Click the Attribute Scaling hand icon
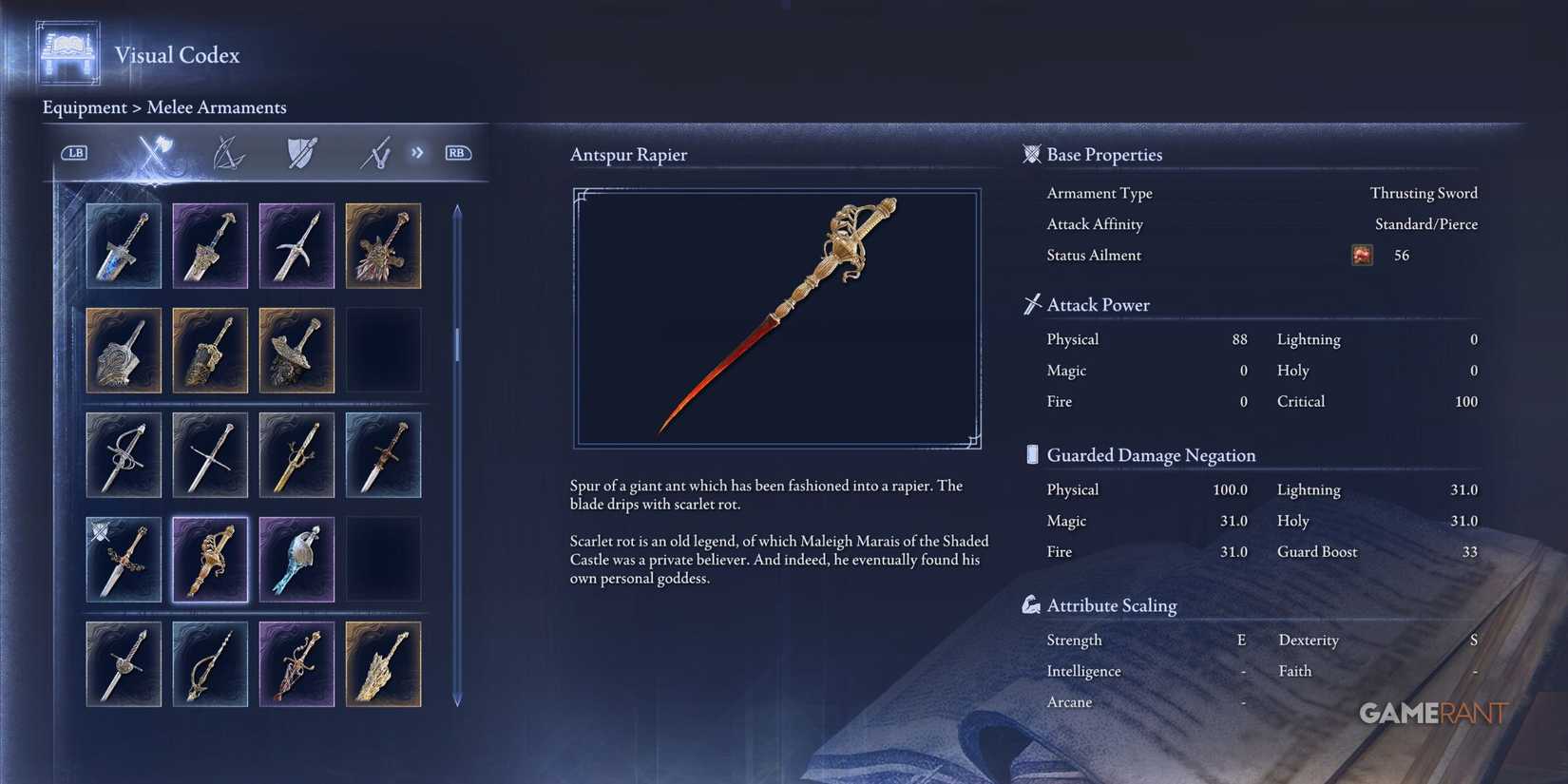The image size is (1568, 784). tap(1032, 603)
